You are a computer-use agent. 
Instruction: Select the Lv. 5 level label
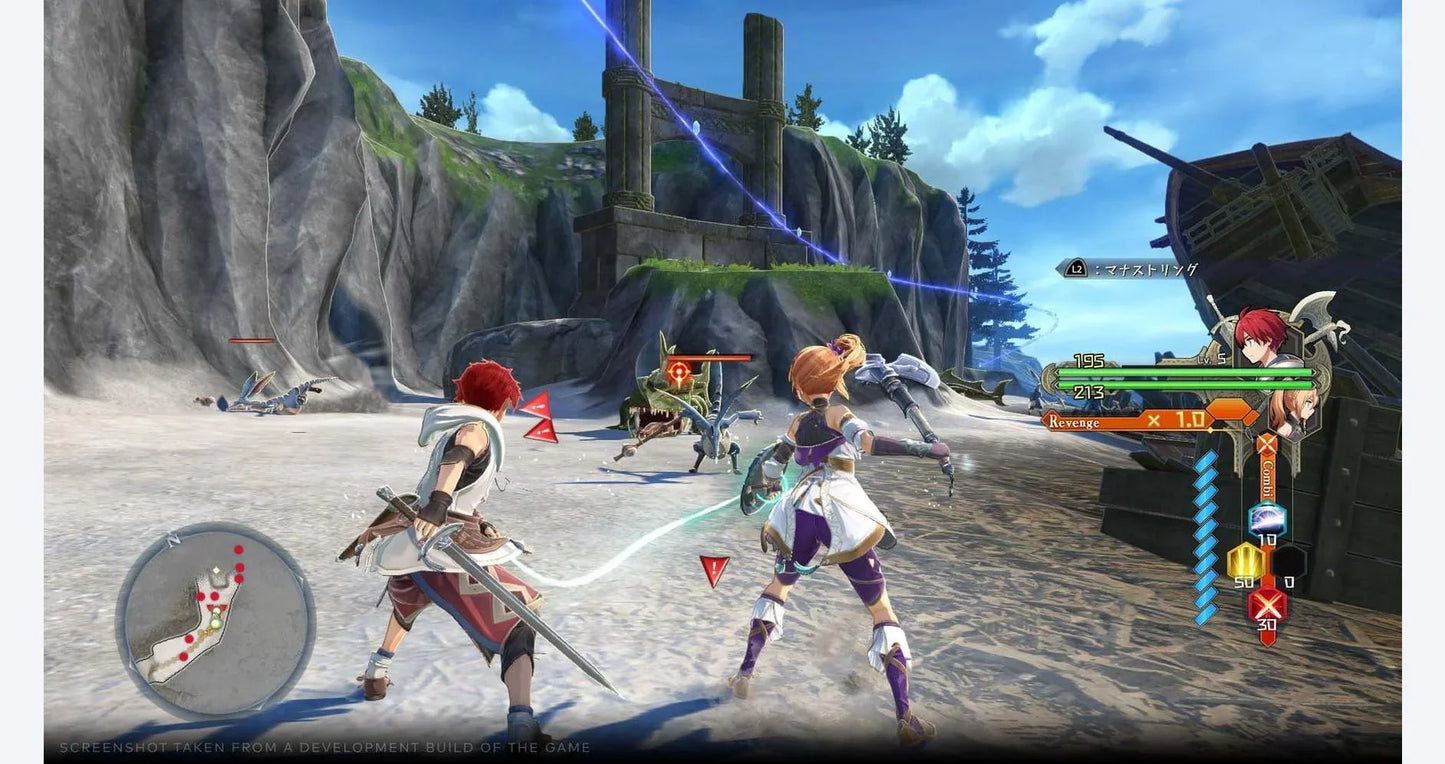[x=1211, y=358]
